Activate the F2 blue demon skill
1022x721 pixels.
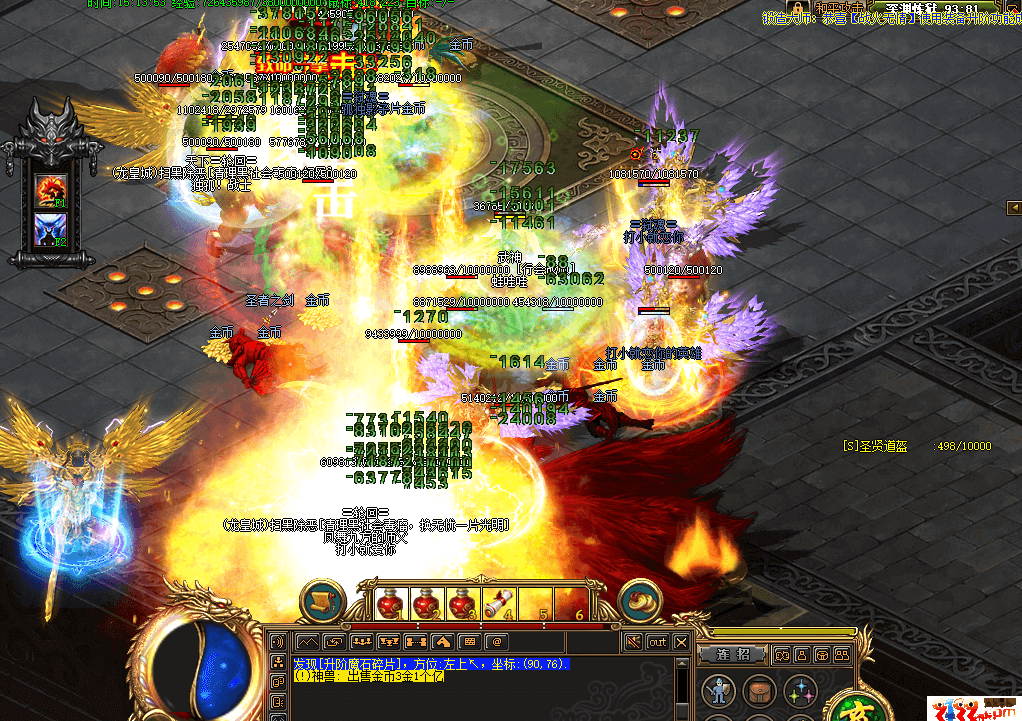click(x=49, y=228)
